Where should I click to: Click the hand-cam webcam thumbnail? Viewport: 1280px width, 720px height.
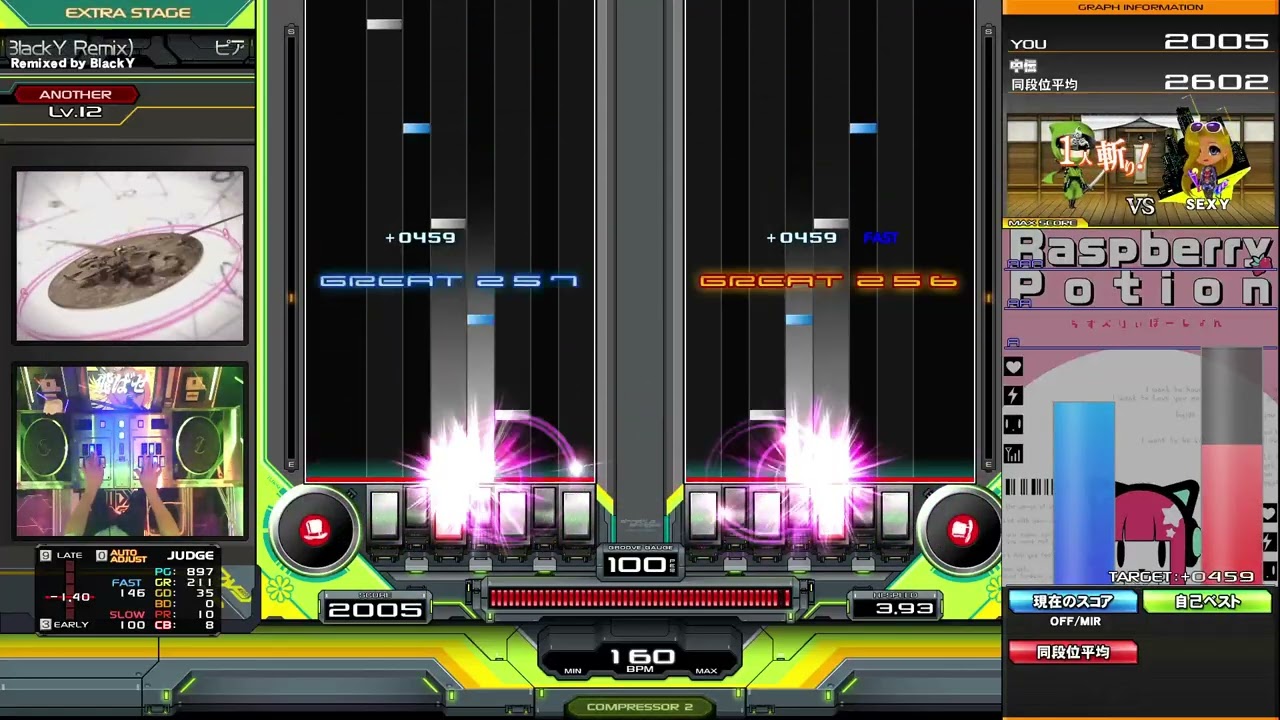point(129,450)
